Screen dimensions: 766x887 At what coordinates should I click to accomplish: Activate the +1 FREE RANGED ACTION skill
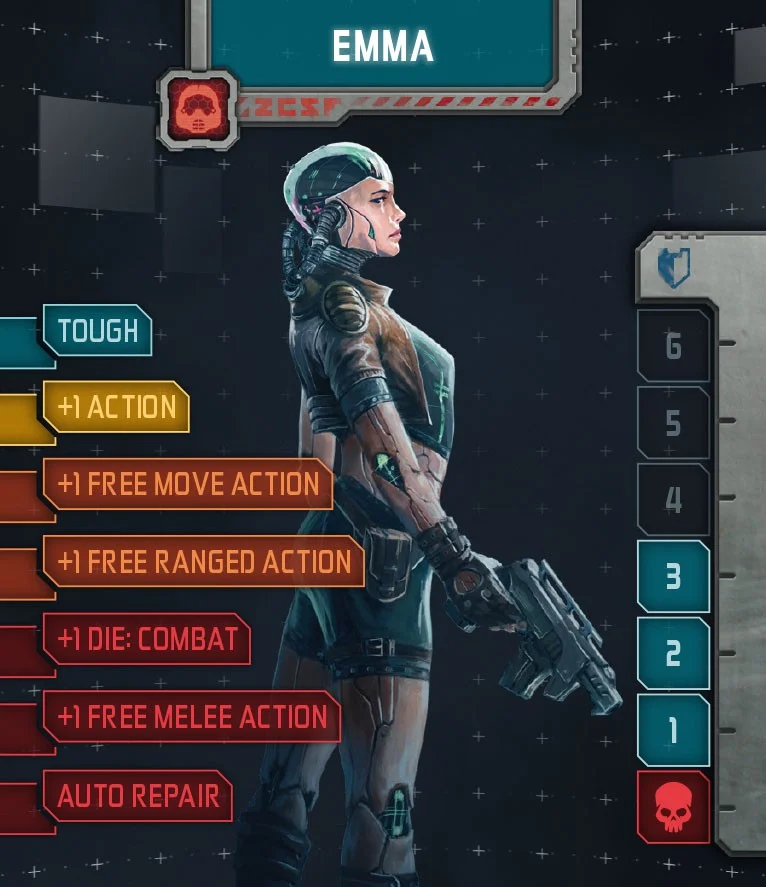[204, 561]
